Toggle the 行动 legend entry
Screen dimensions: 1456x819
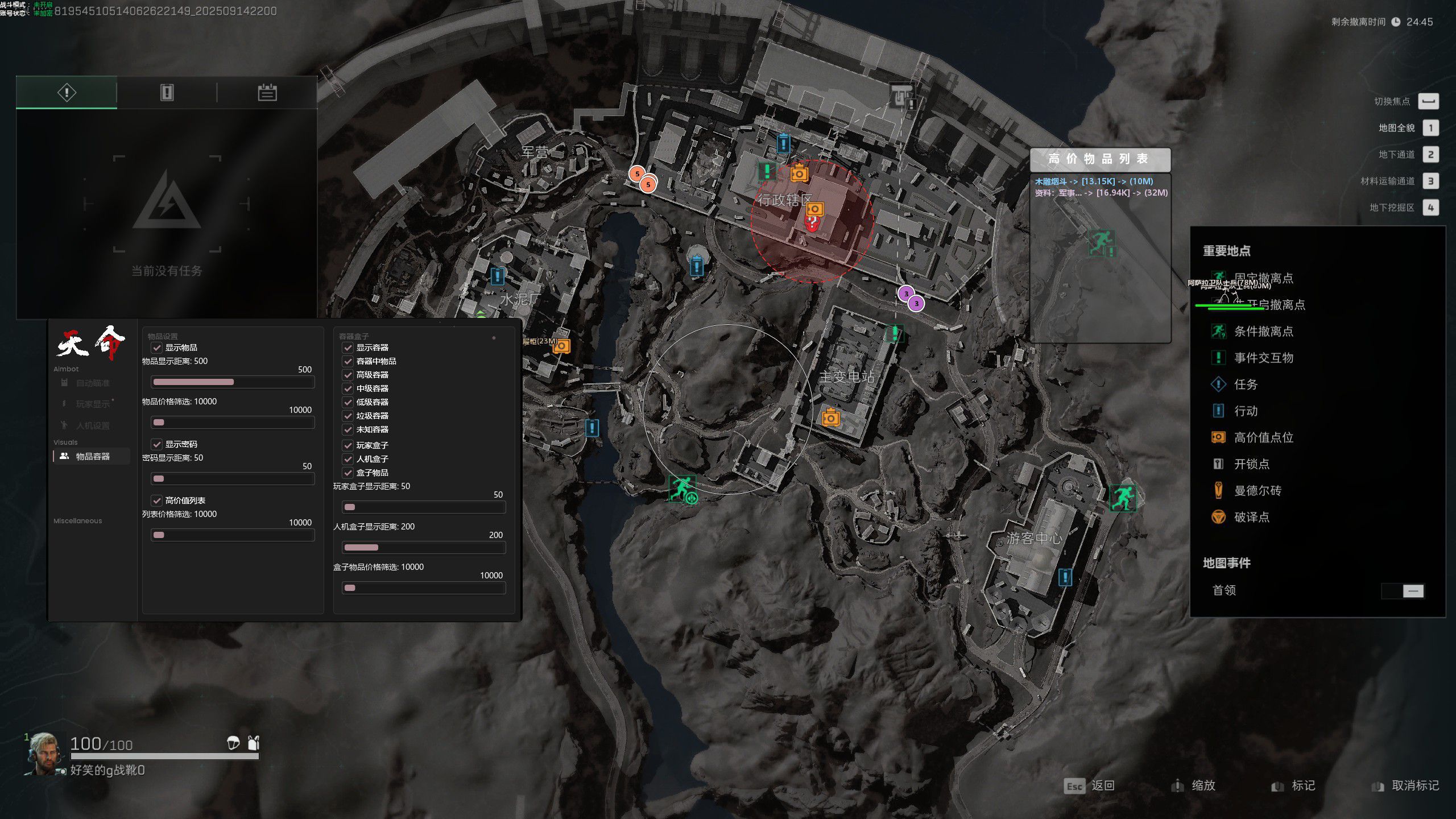(1245, 411)
